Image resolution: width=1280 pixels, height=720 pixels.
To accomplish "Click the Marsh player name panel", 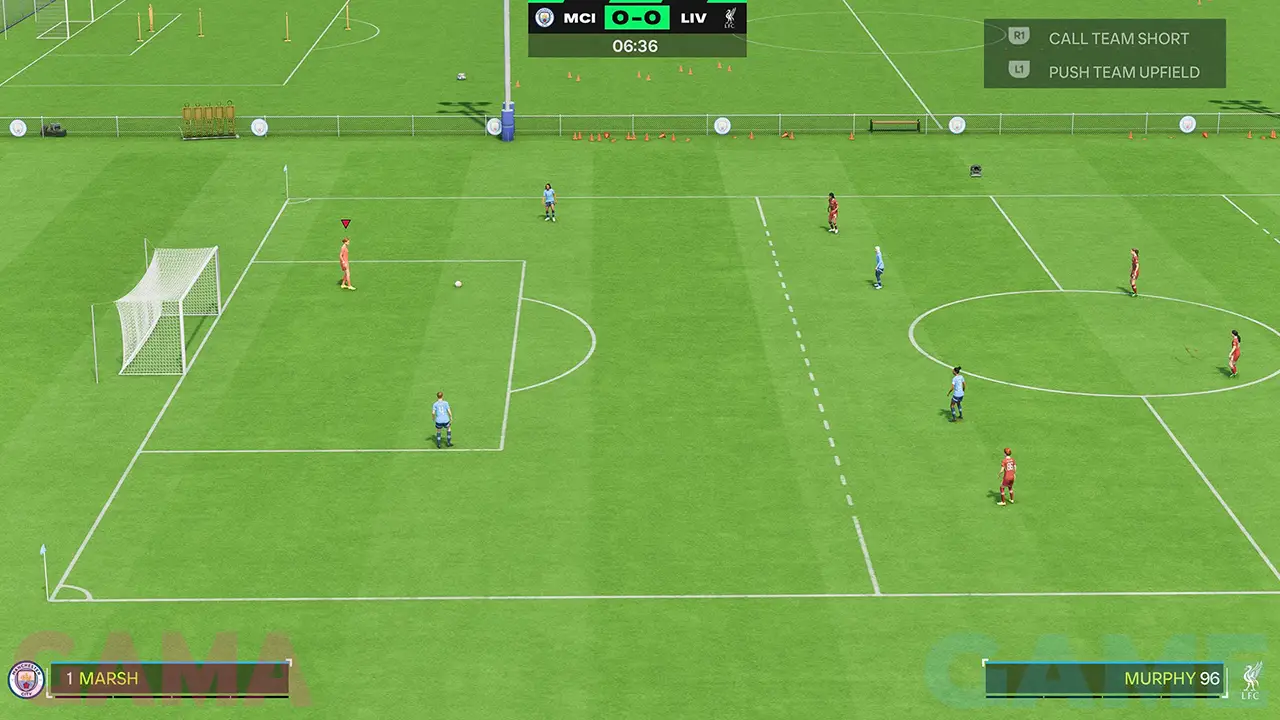I will 168,679.
